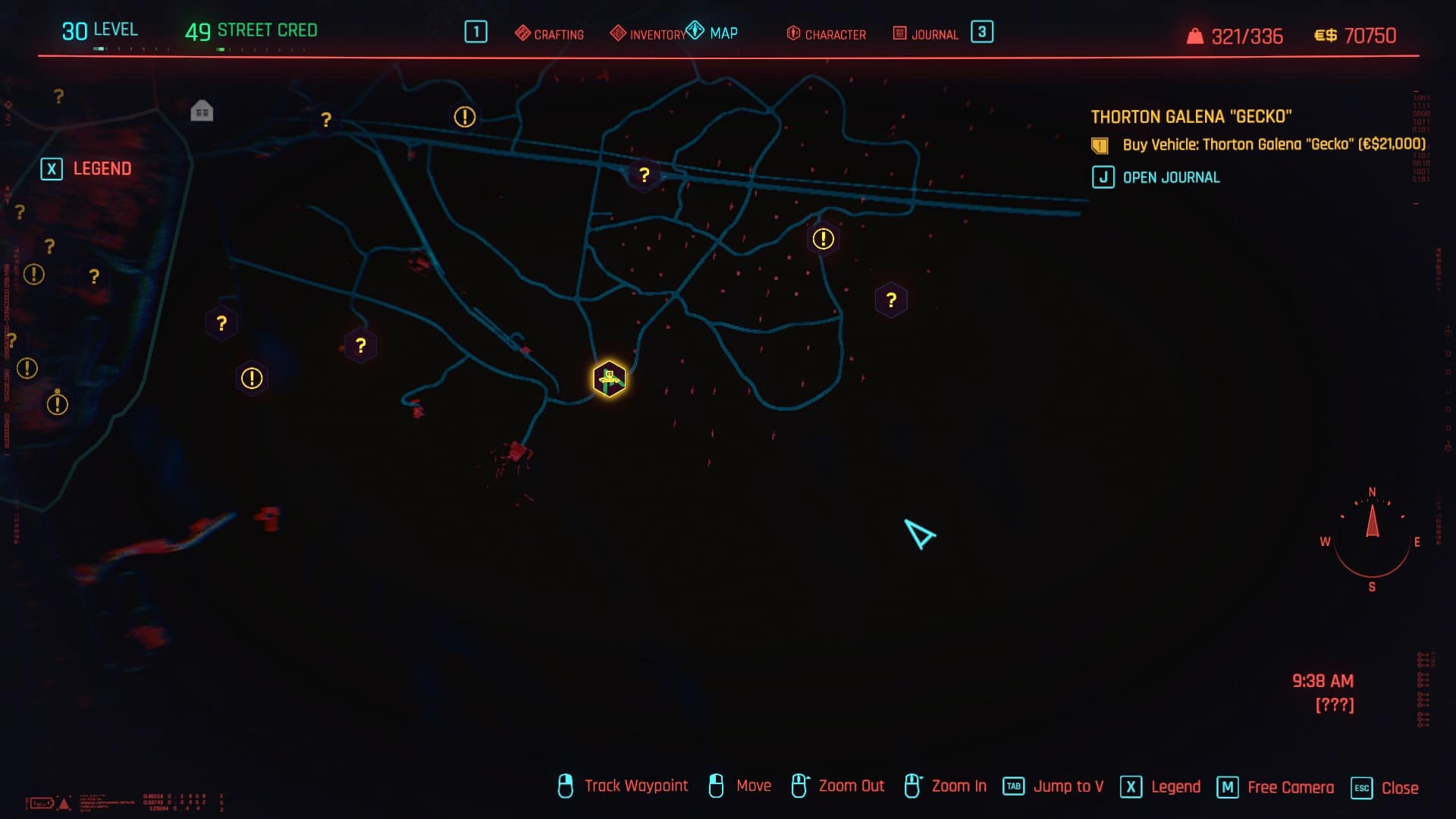
Task: Go to the Journal tab
Action: click(926, 34)
